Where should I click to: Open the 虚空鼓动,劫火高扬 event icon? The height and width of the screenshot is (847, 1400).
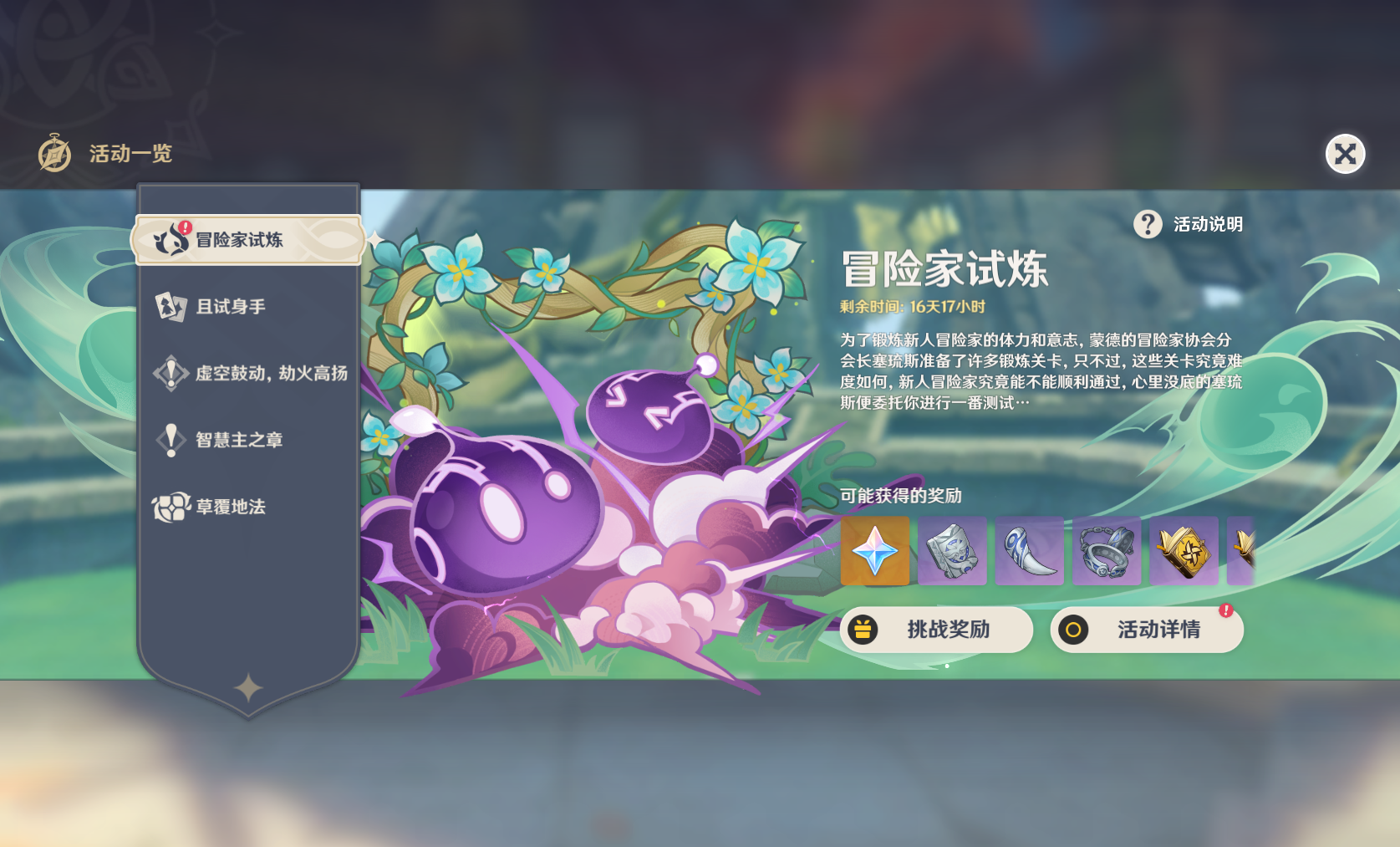pos(170,373)
